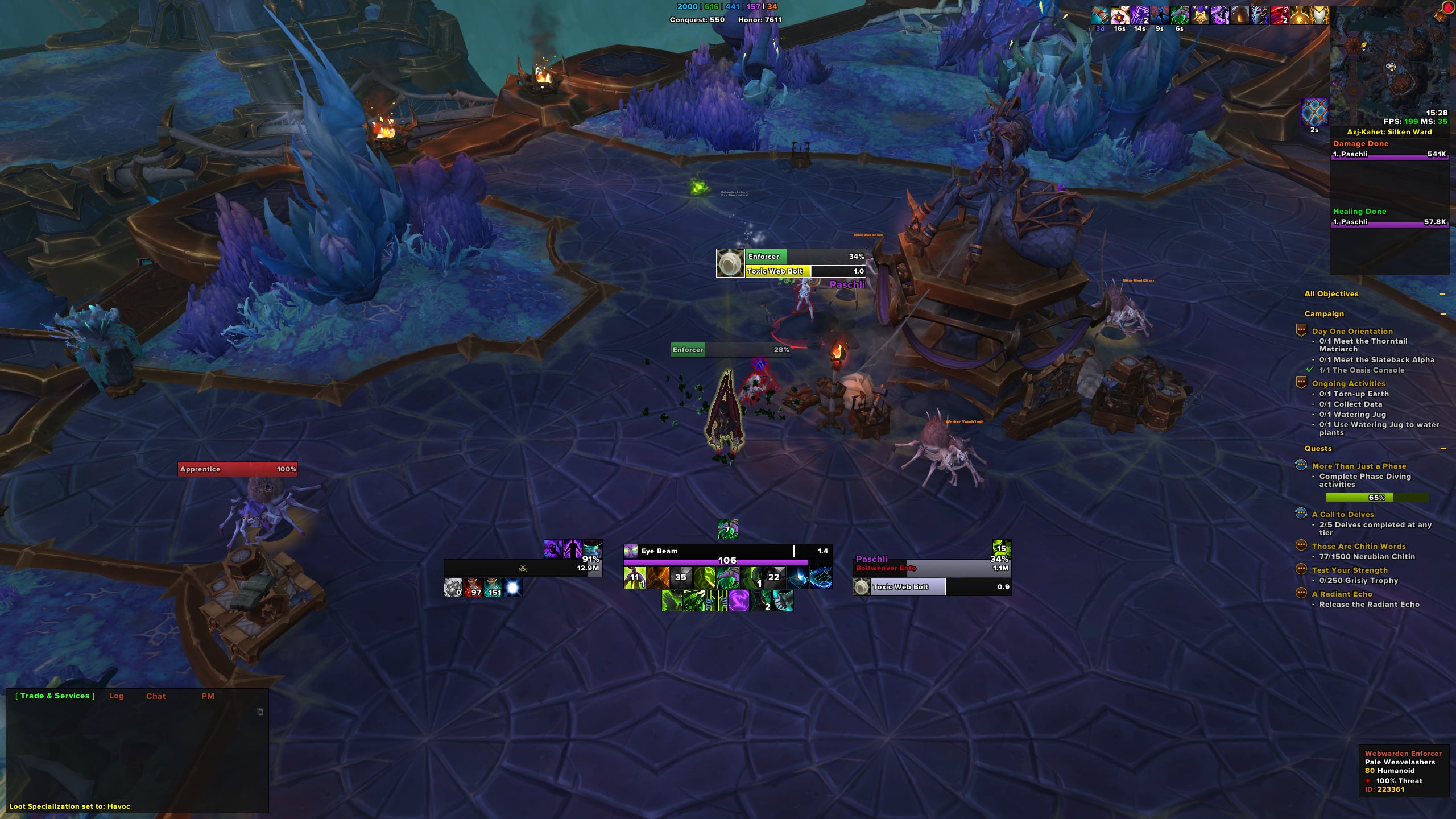Select the PM chat tab
This screenshot has width=1456, height=819.
[208, 696]
